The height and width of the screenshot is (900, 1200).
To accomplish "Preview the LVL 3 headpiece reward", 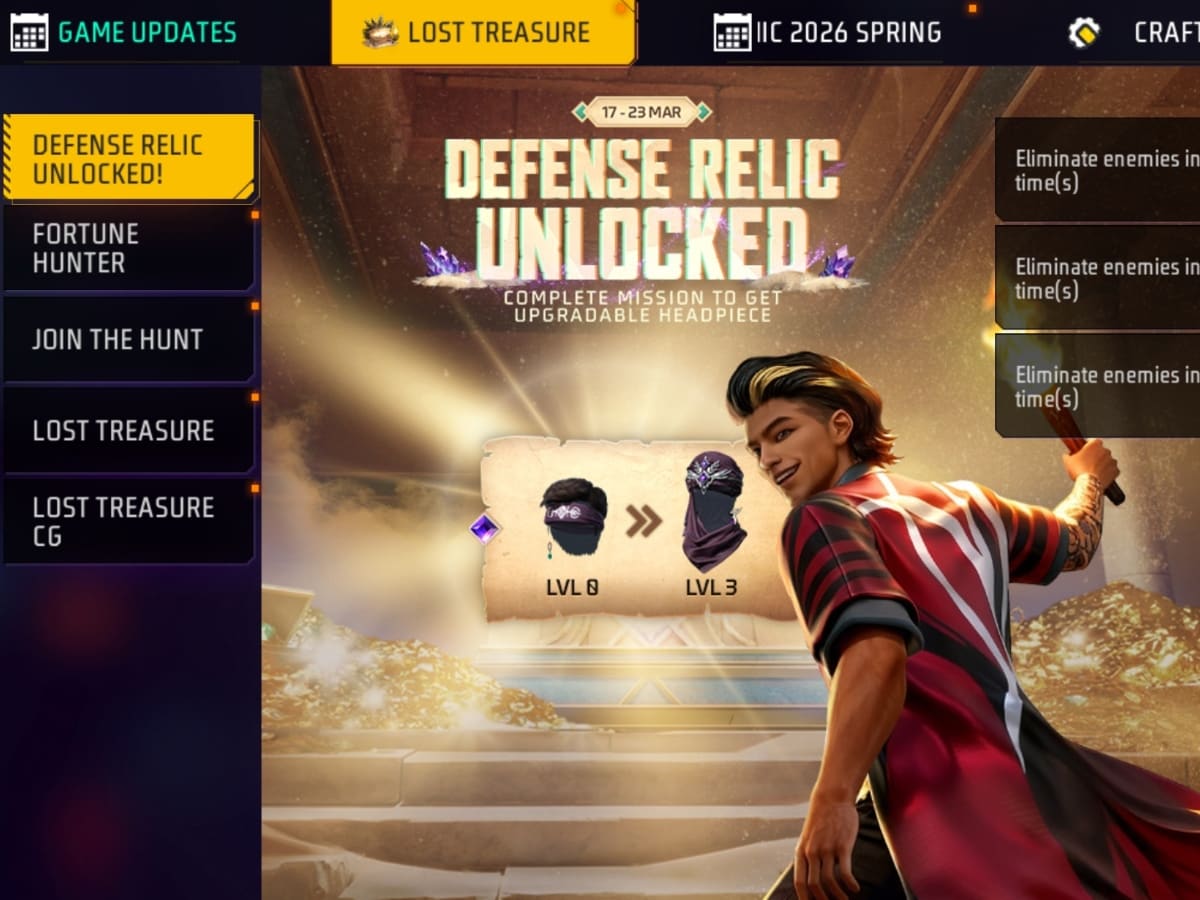I will point(712,515).
